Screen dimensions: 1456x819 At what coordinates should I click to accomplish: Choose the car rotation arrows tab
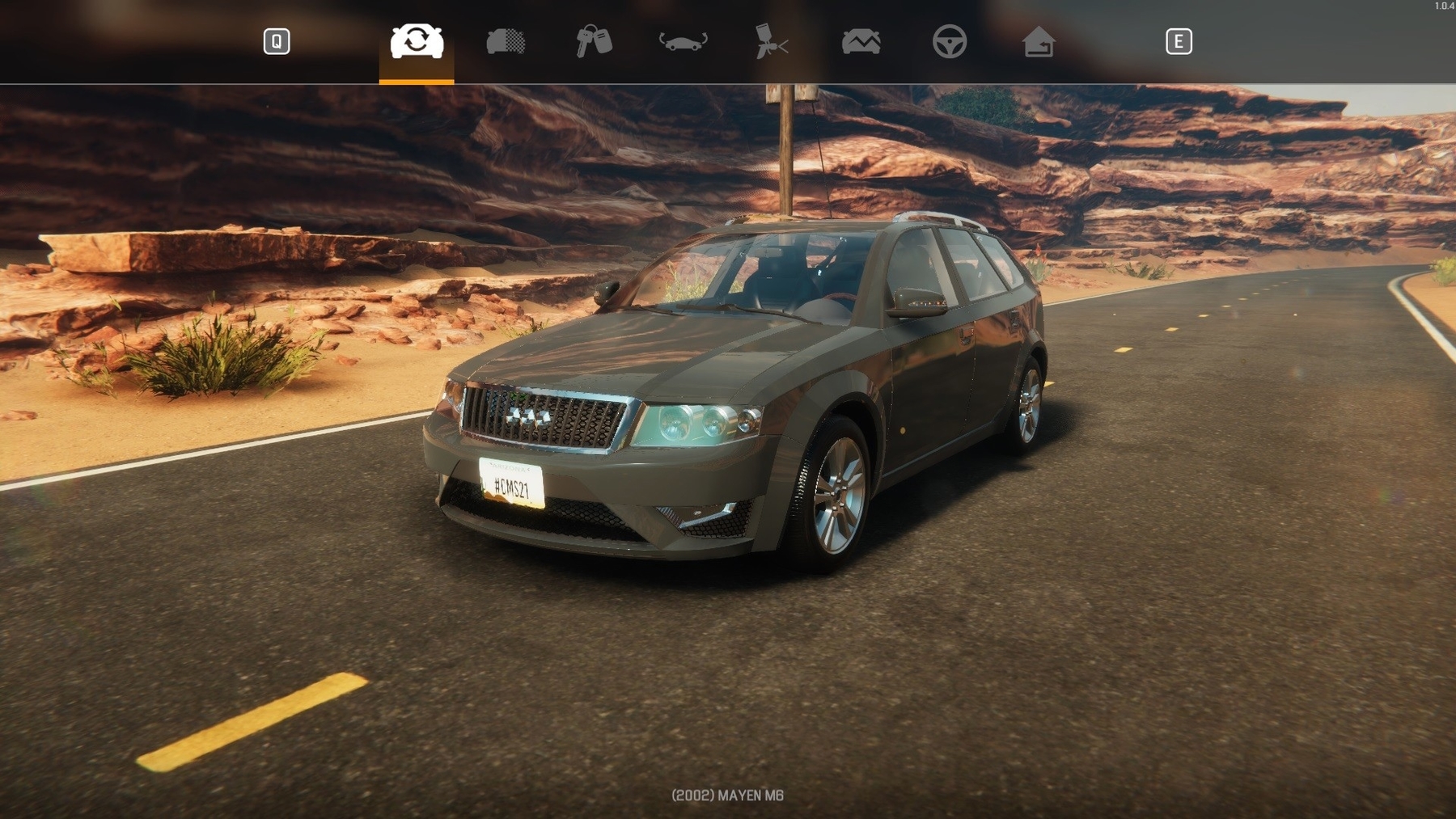click(684, 41)
